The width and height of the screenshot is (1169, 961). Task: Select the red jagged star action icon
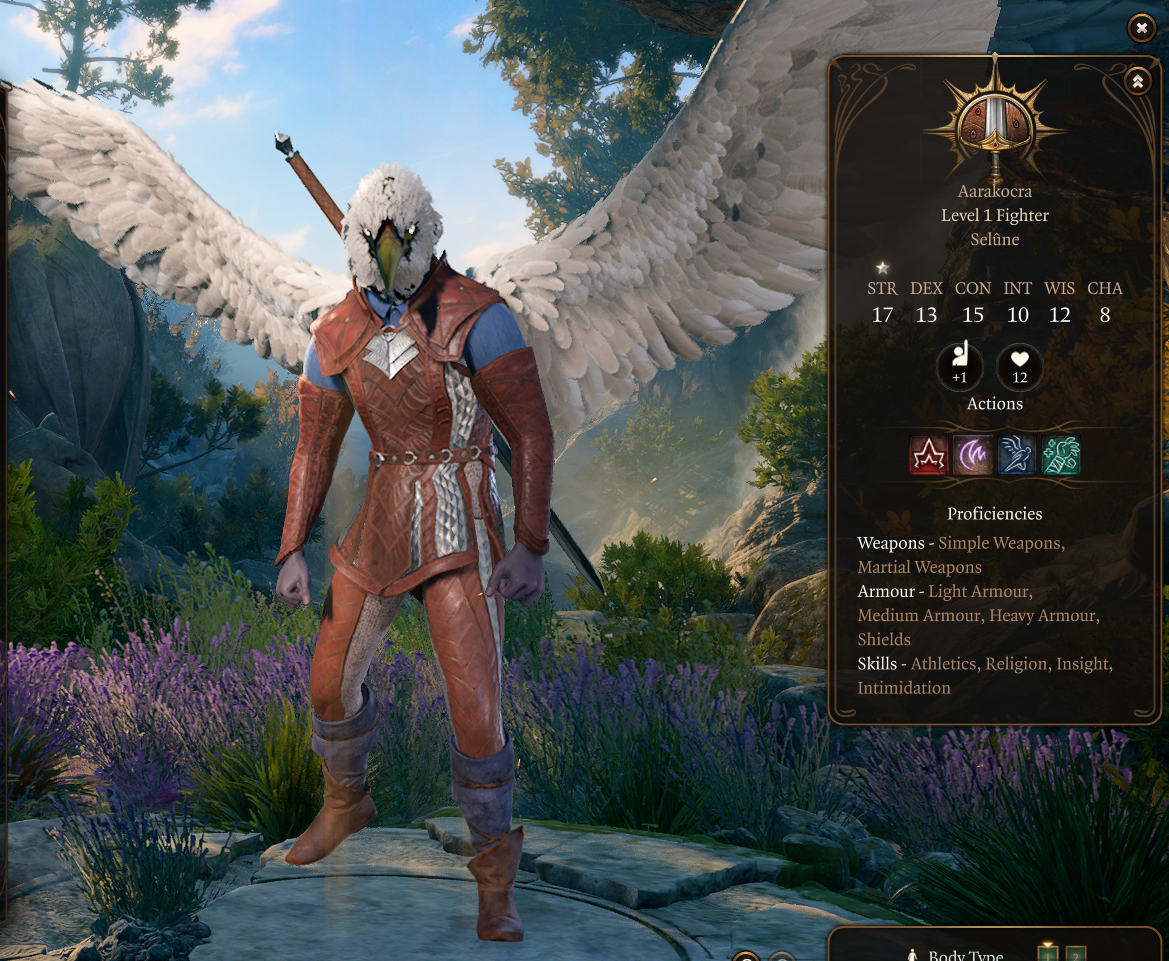click(x=929, y=455)
